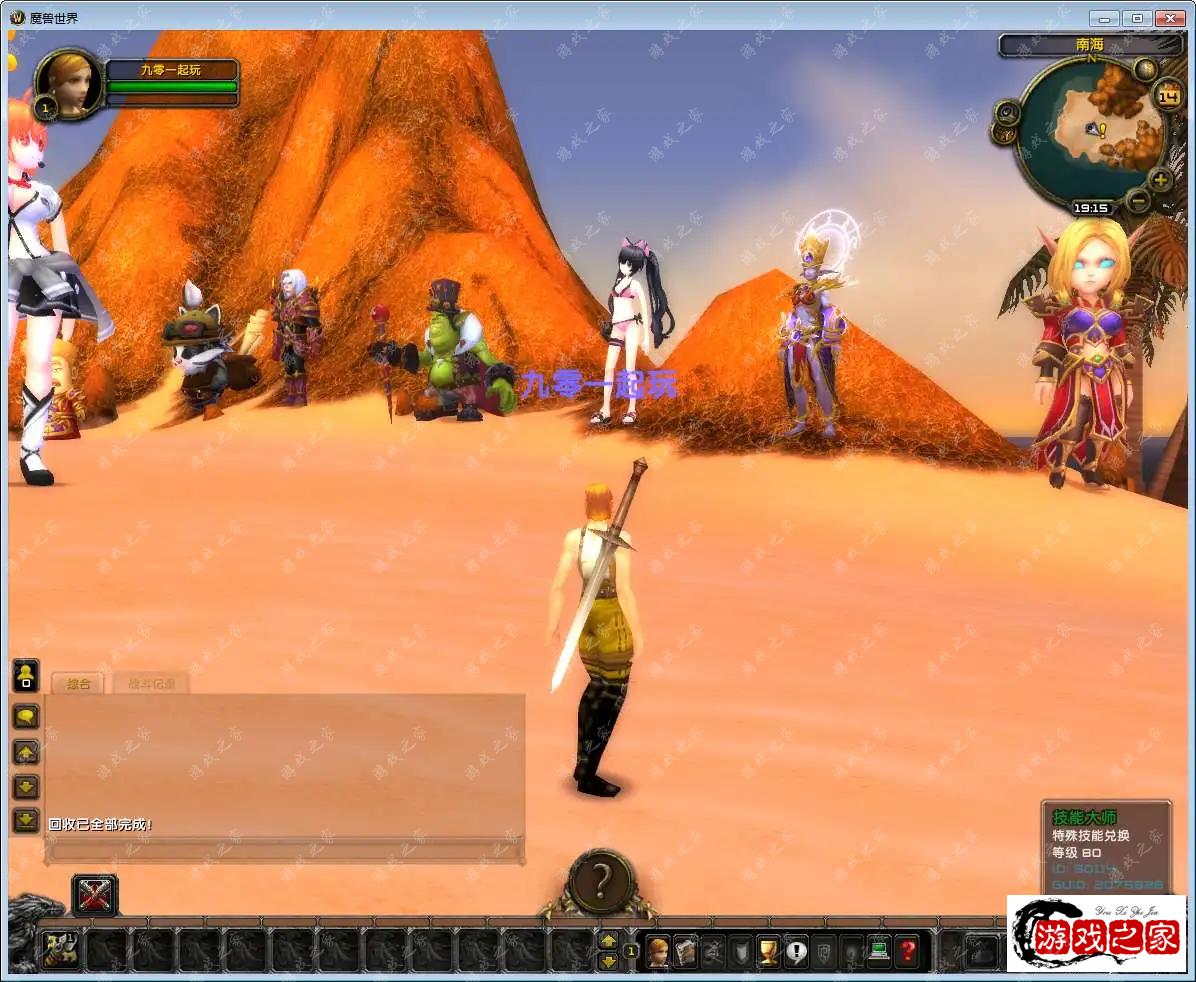Open the quest log exclamation icon
Image resolution: width=1196 pixels, height=982 pixels.
pyautogui.click(x=796, y=950)
